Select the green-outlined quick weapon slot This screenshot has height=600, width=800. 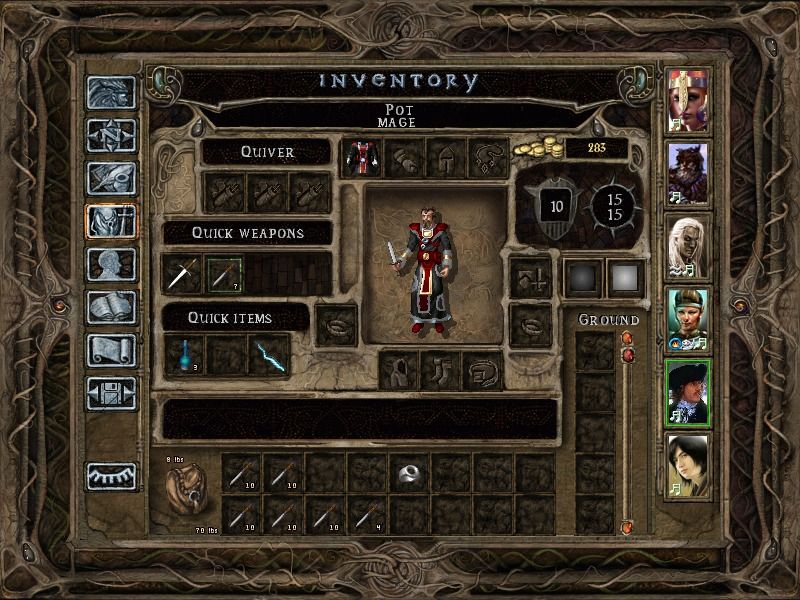tap(224, 274)
